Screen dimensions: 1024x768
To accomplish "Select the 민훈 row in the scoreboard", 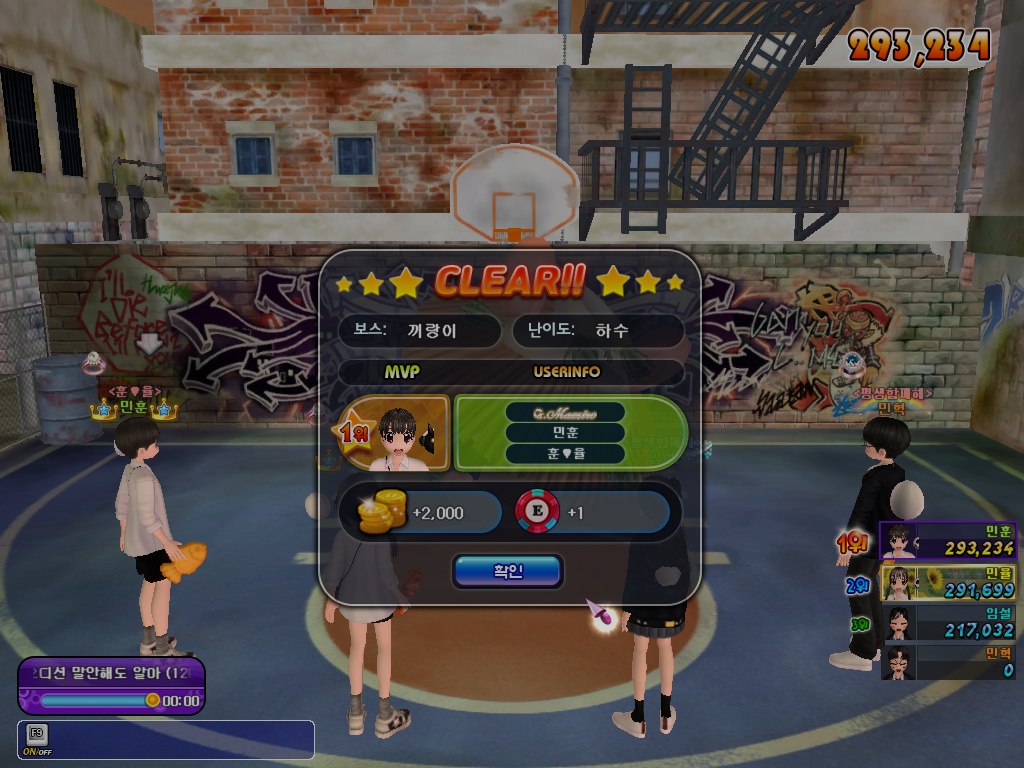I will [x=947, y=540].
